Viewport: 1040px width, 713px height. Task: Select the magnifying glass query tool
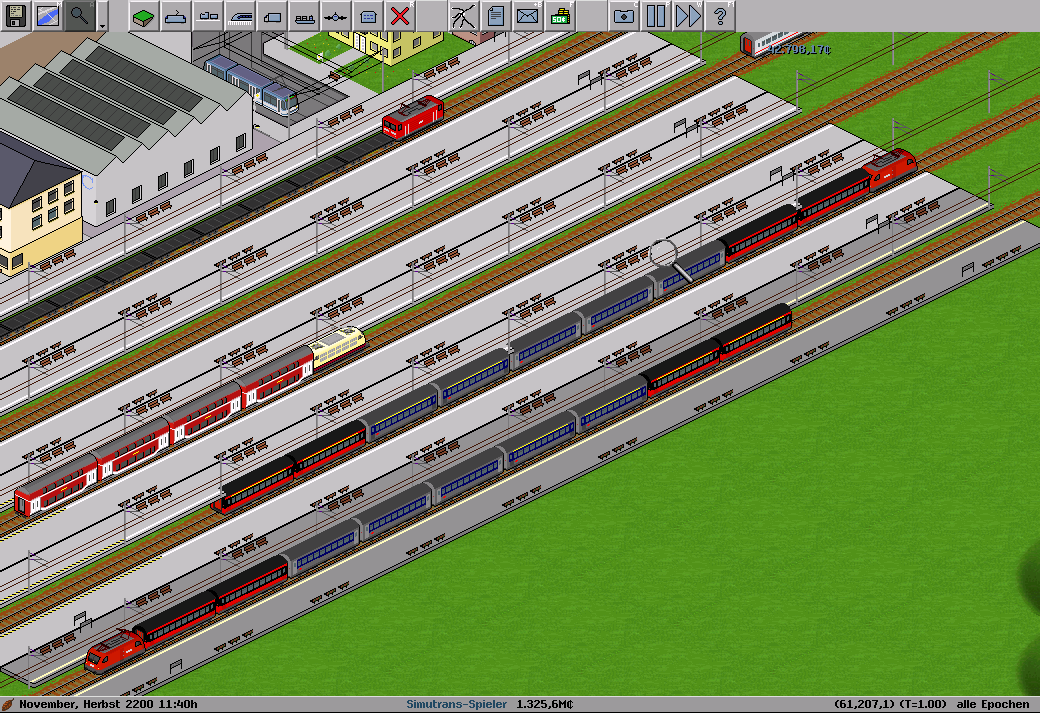(x=80, y=15)
